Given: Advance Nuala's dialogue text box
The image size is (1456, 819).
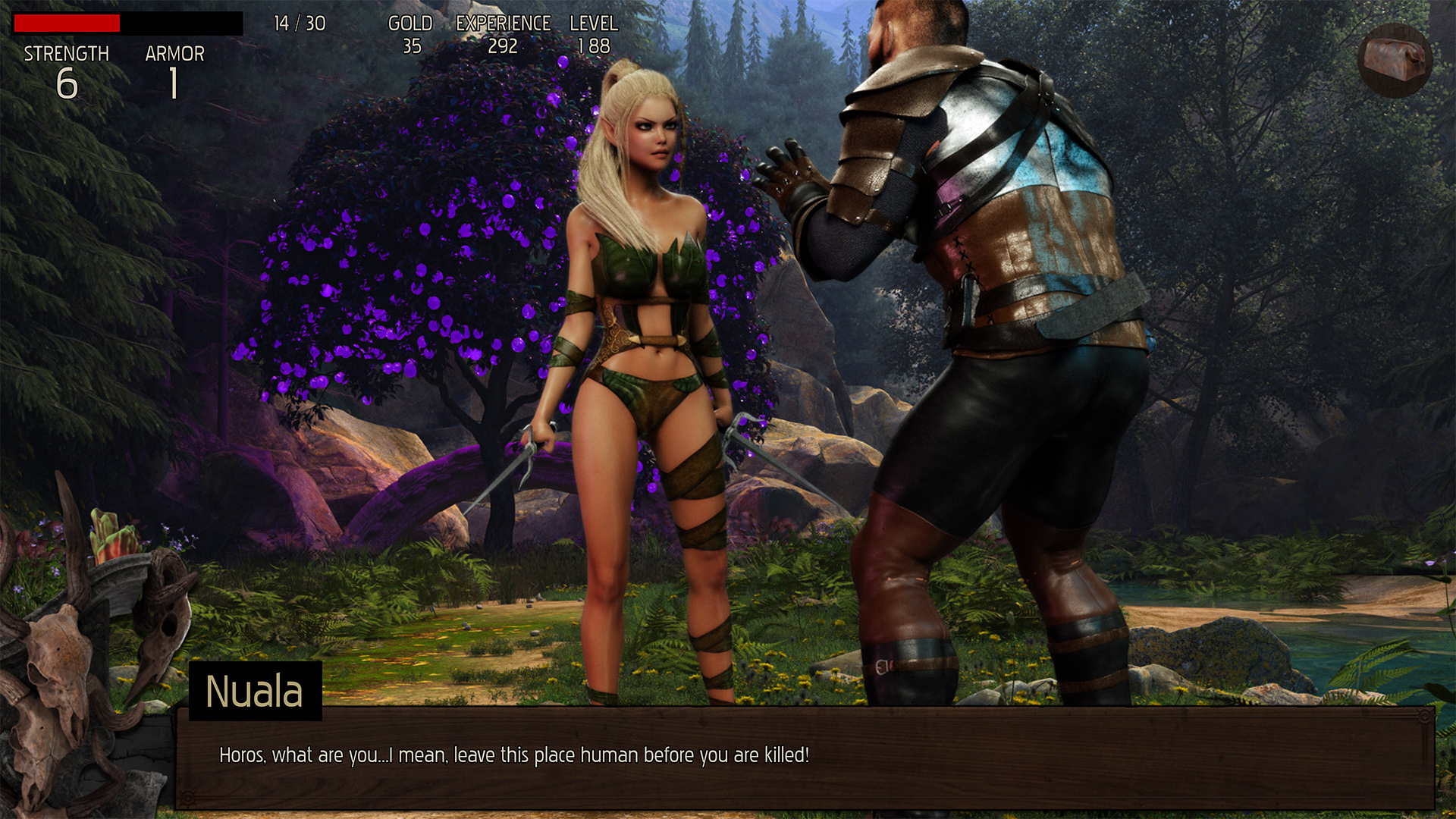Looking at the screenshot, I should [804, 757].
